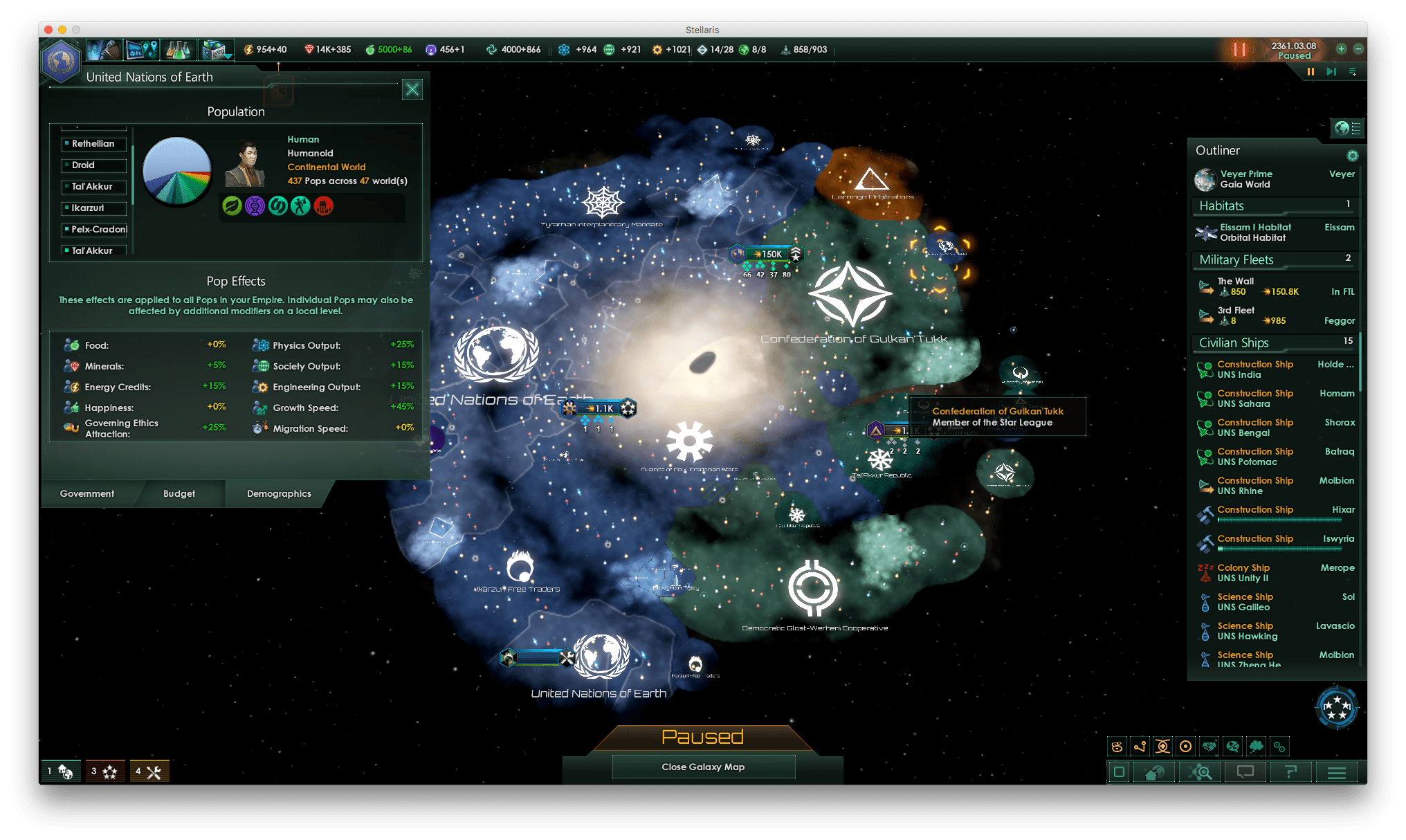Activate the diplomacy handshake map mode
The image size is (1406, 840).
tap(1209, 747)
